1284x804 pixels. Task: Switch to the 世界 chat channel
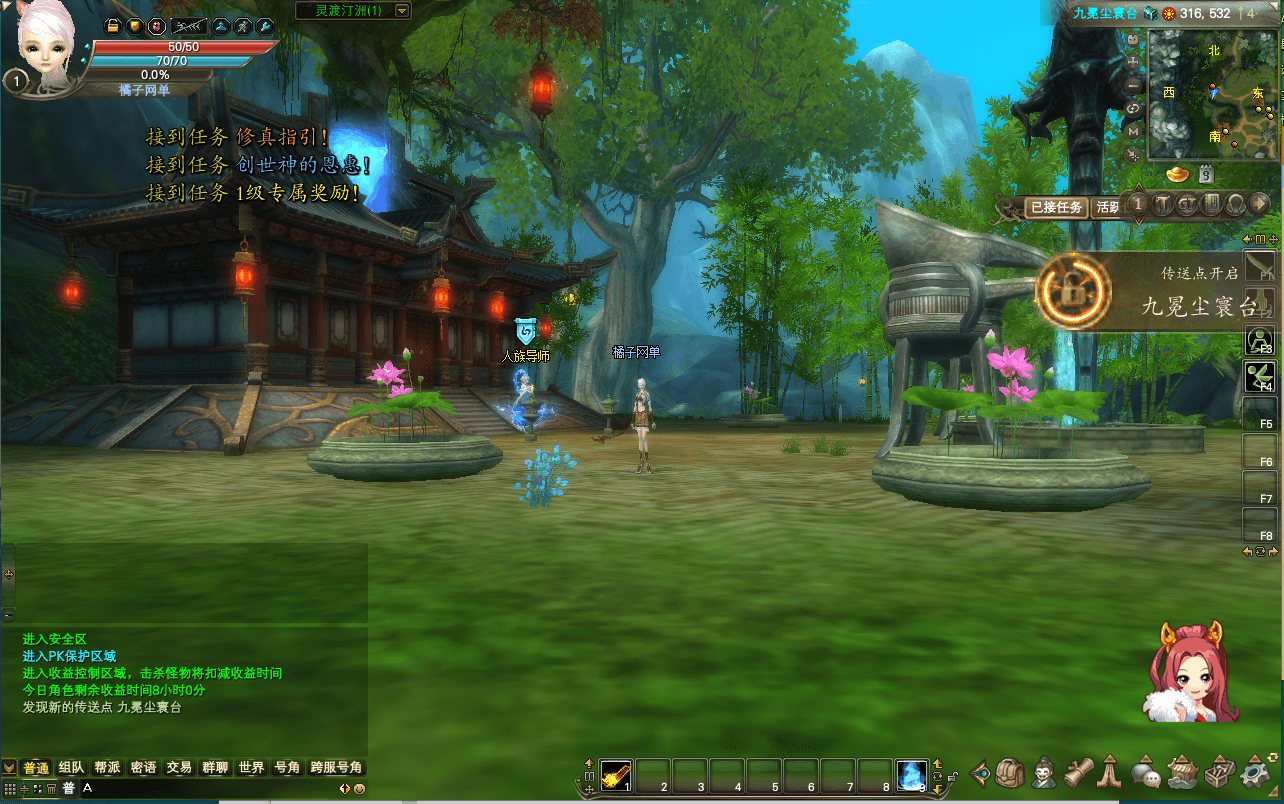(251, 768)
